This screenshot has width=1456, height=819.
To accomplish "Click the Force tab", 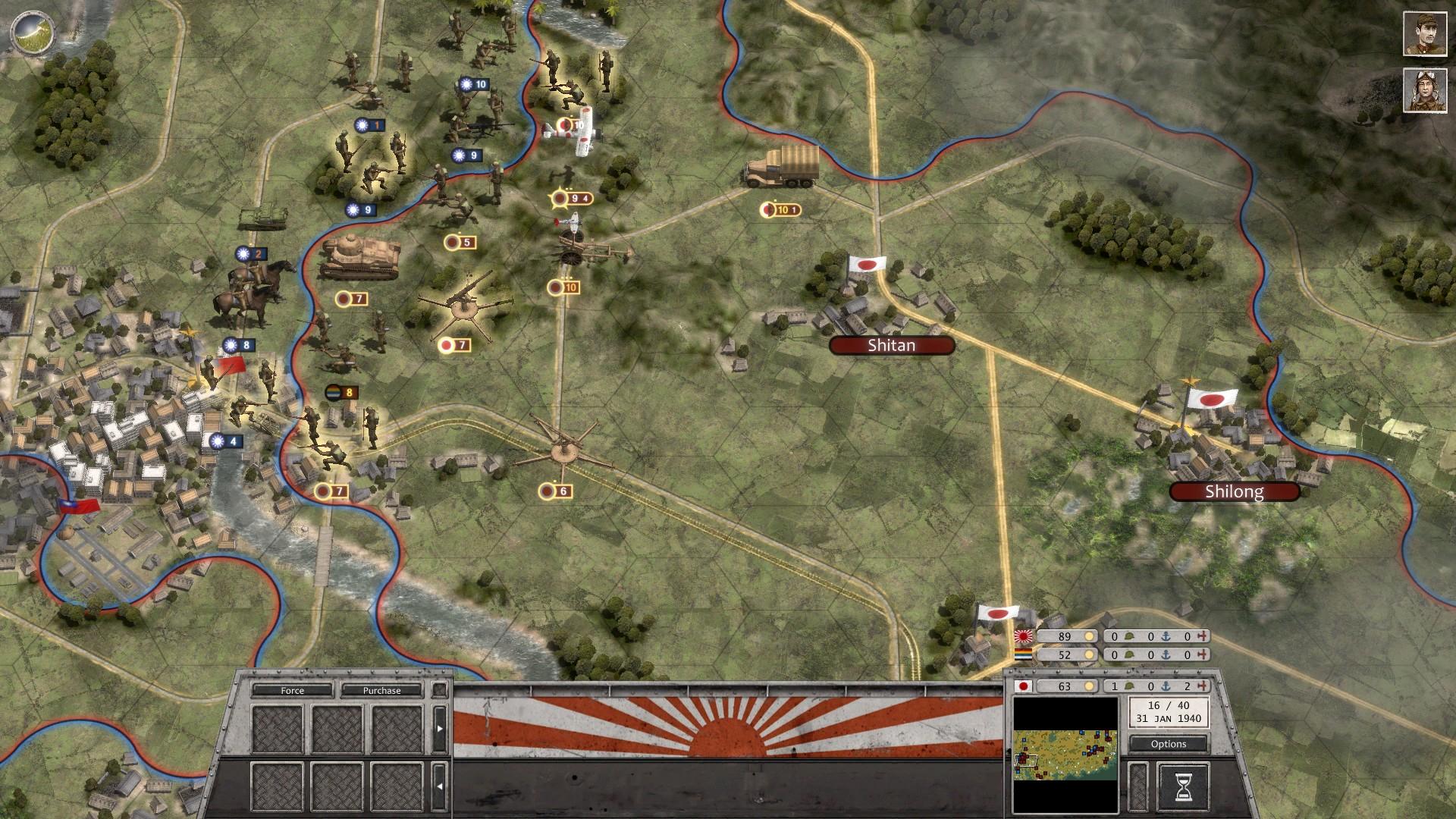I will (x=293, y=691).
